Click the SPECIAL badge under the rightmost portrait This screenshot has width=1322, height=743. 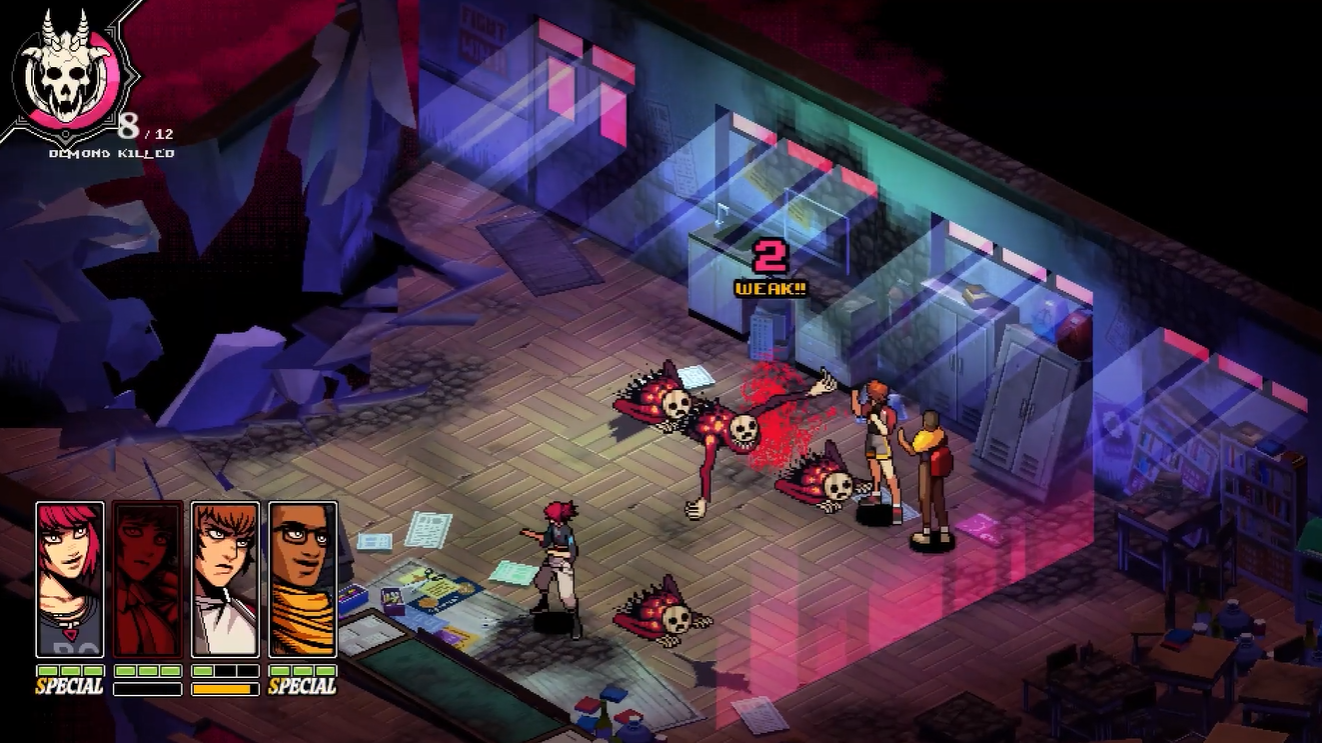(300, 684)
